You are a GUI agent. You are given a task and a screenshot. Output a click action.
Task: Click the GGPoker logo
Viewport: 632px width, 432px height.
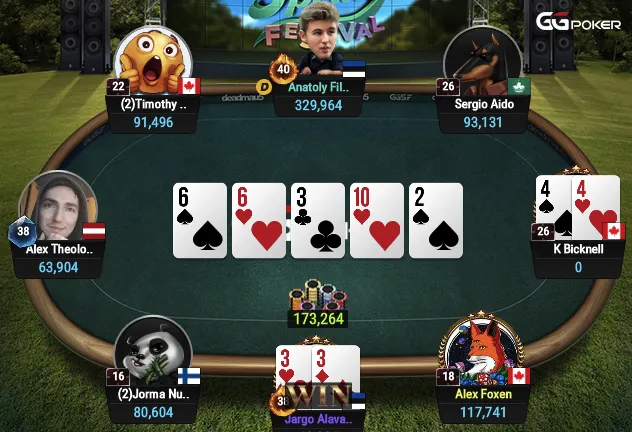578,22
